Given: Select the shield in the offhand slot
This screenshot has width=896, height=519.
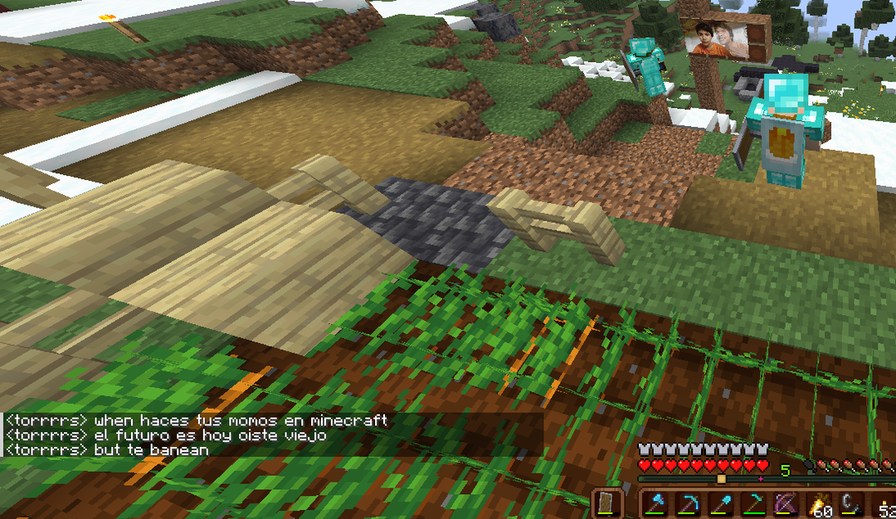Looking at the screenshot, I should tap(607, 503).
